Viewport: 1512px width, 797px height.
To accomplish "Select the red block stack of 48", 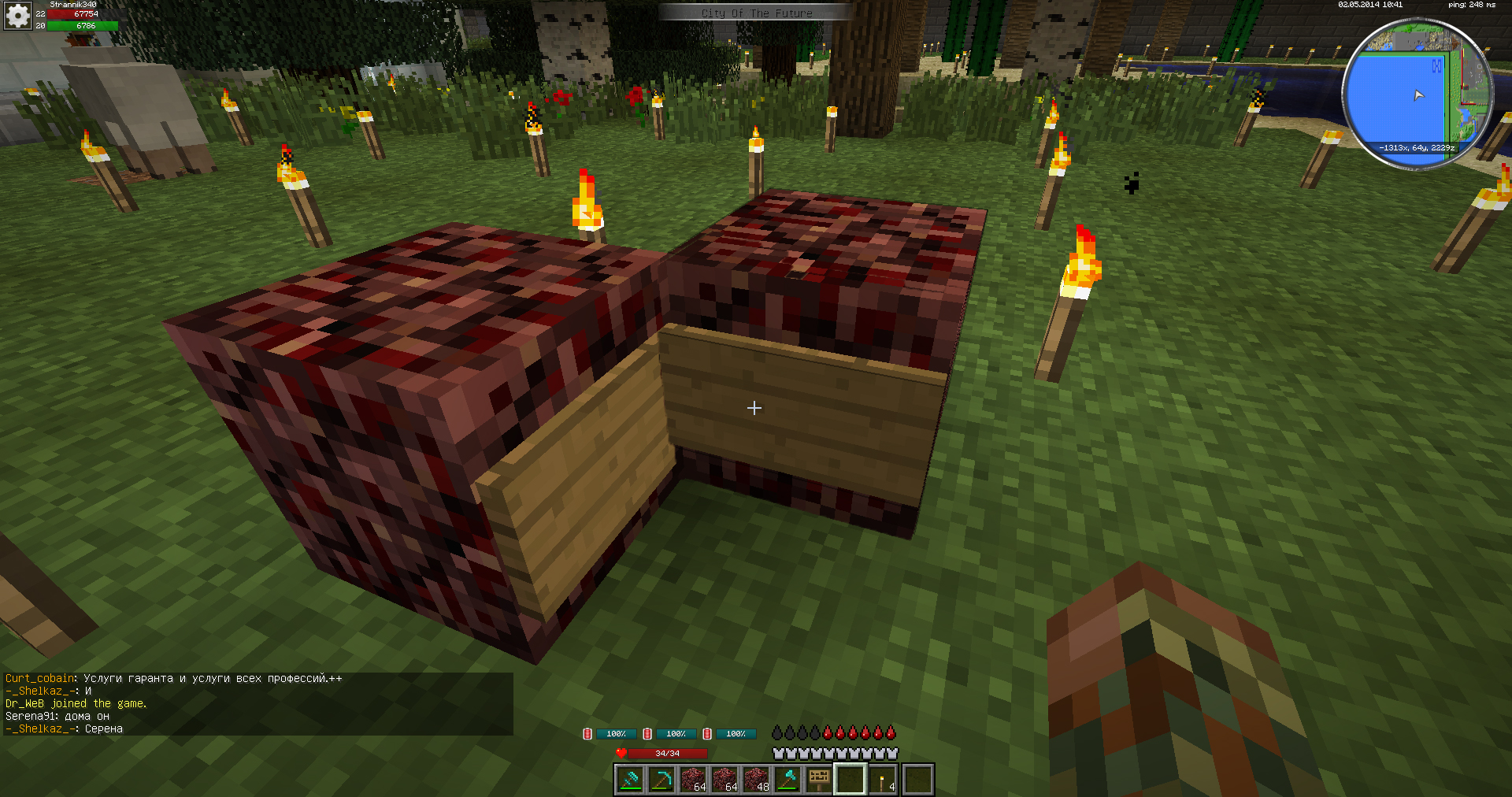I will (x=757, y=780).
